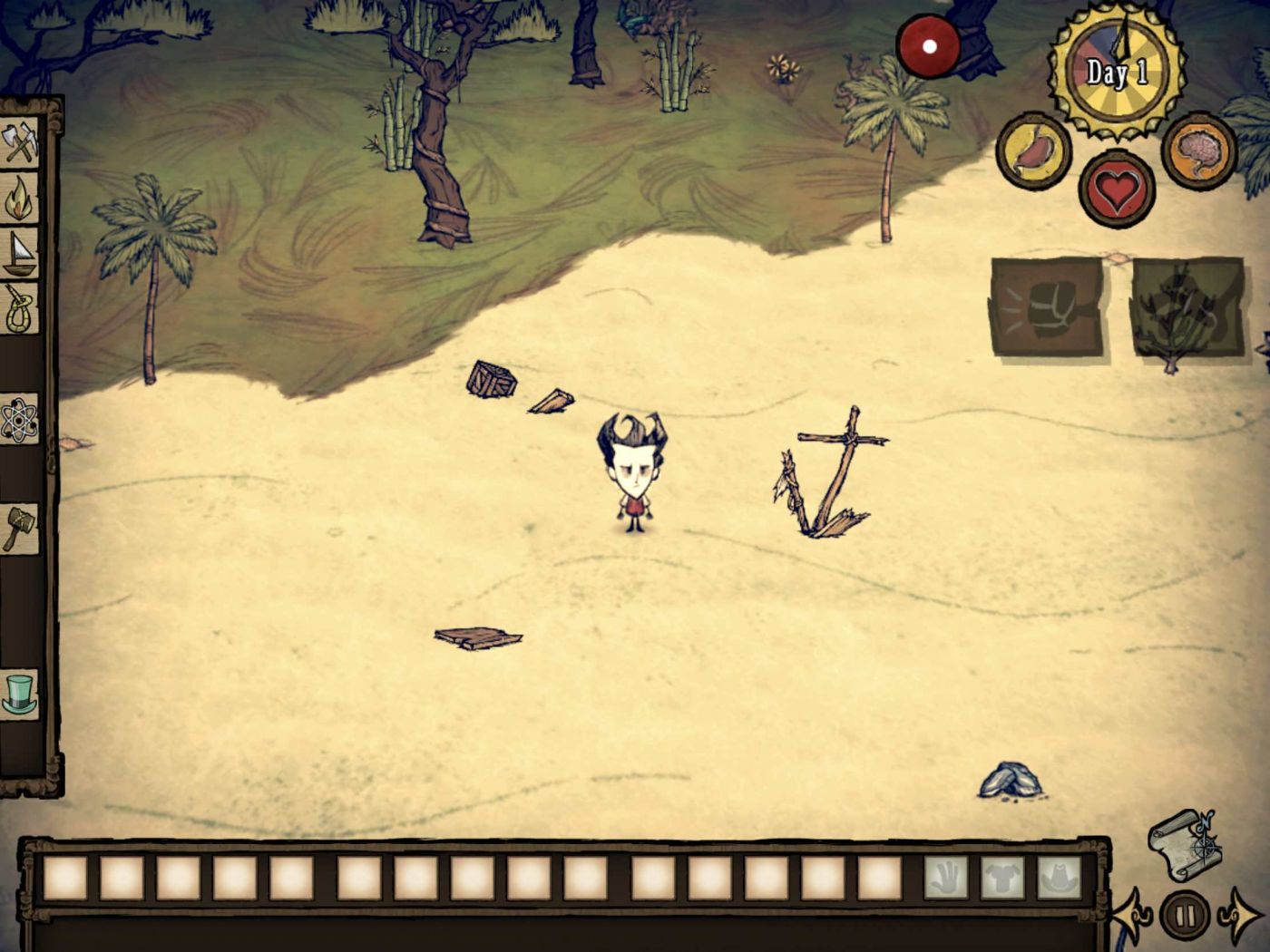Screen dimensions: 1270x952
Task: Open the Fire crafting tab
Action: [x=20, y=199]
